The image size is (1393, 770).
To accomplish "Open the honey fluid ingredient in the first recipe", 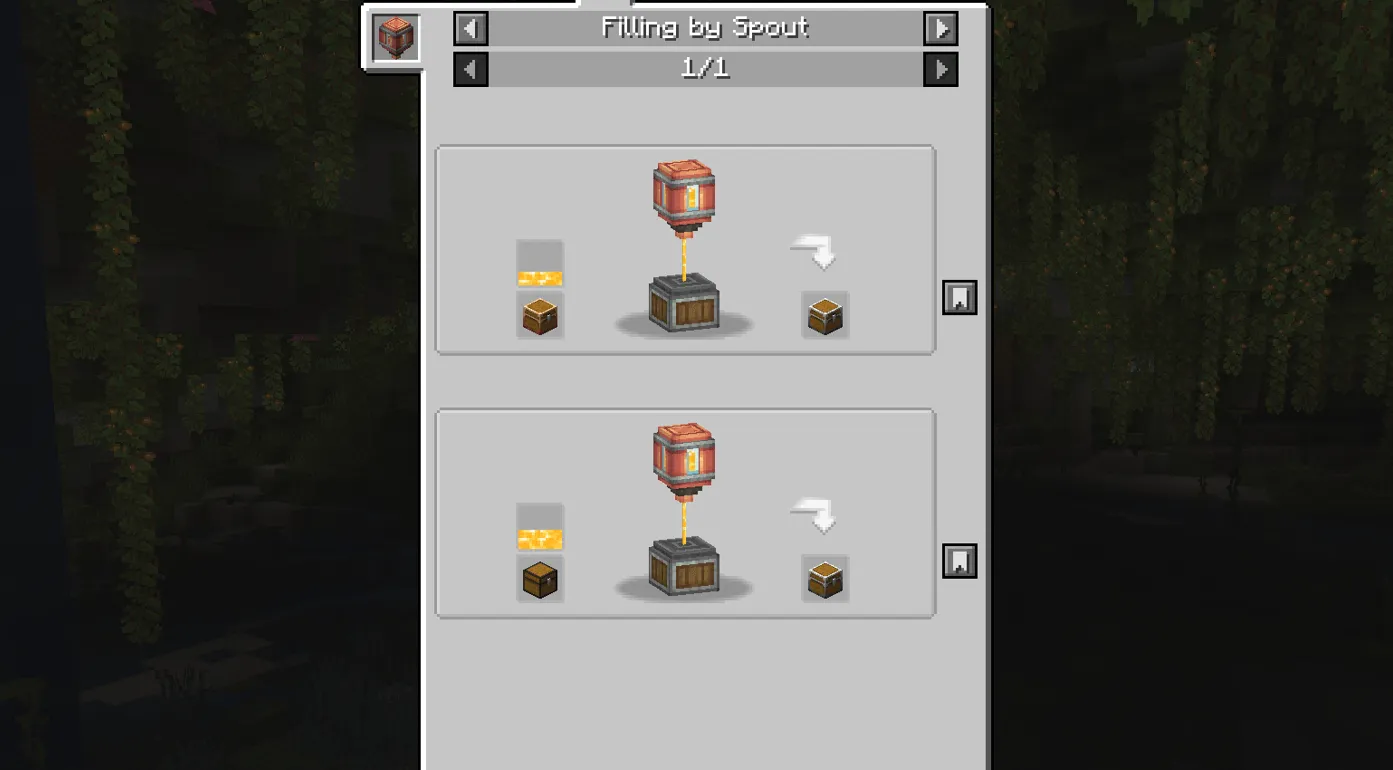I will [539, 262].
